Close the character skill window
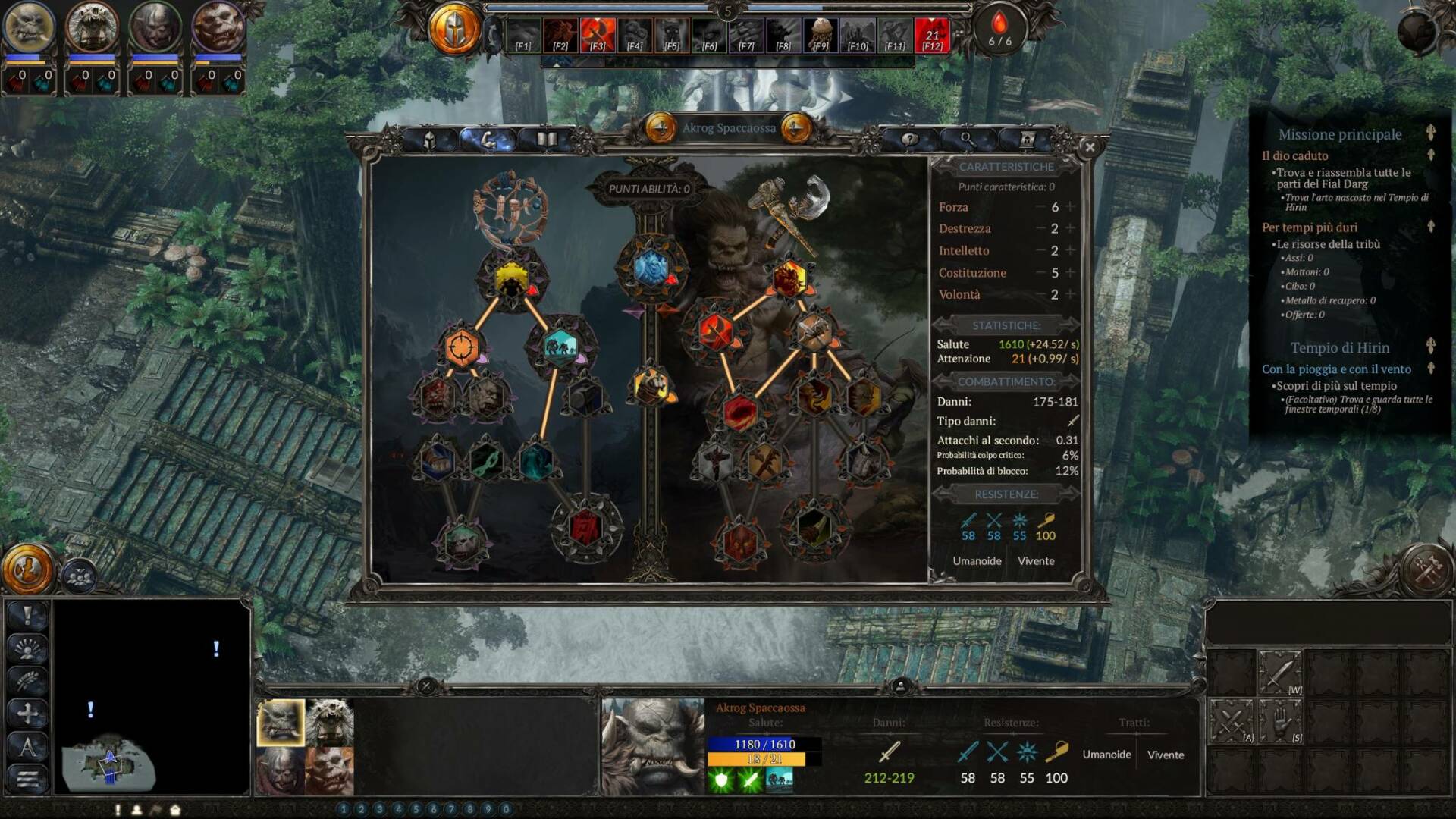 [x=1090, y=148]
